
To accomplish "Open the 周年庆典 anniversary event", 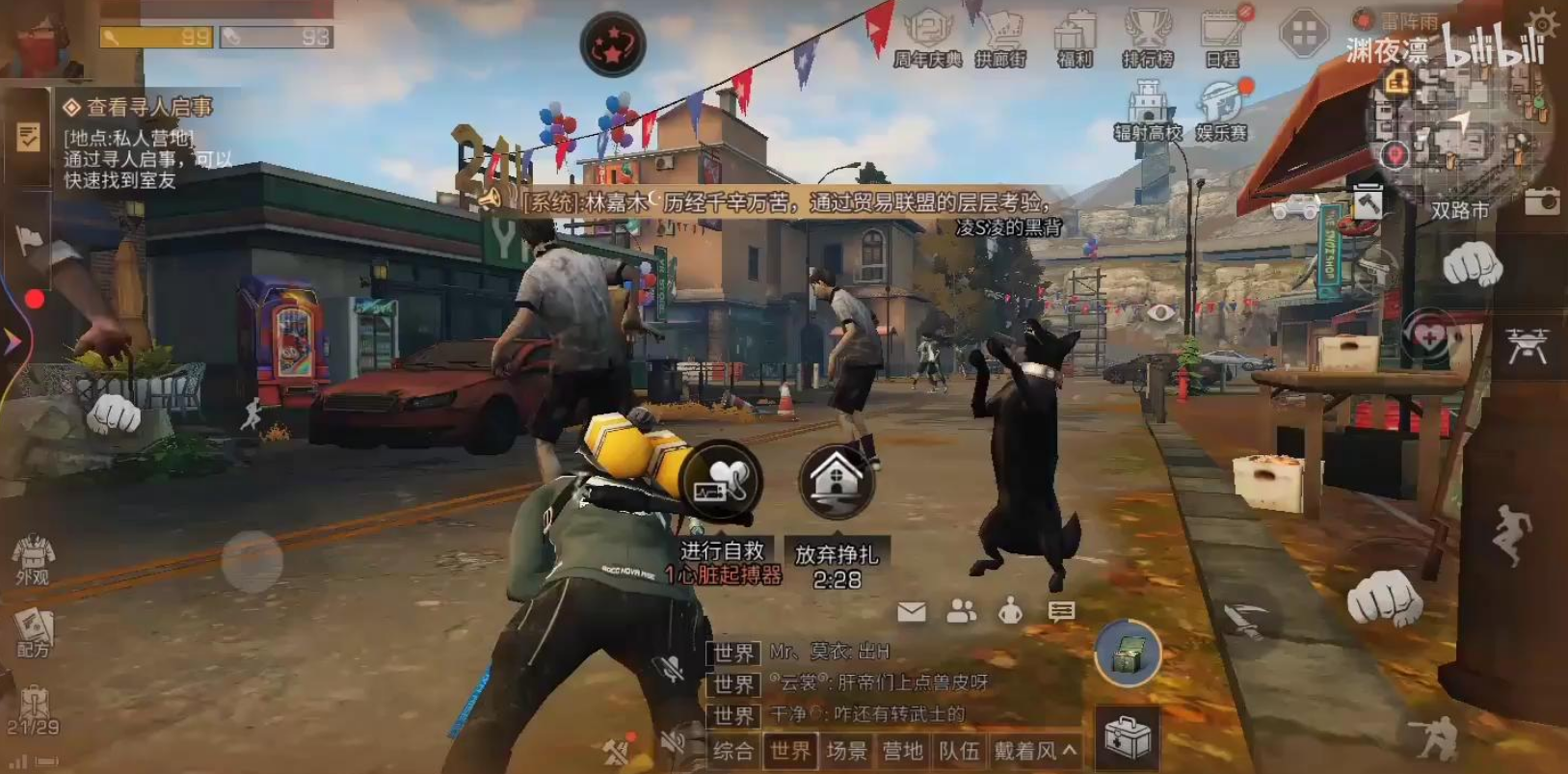I will (x=927, y=39).
